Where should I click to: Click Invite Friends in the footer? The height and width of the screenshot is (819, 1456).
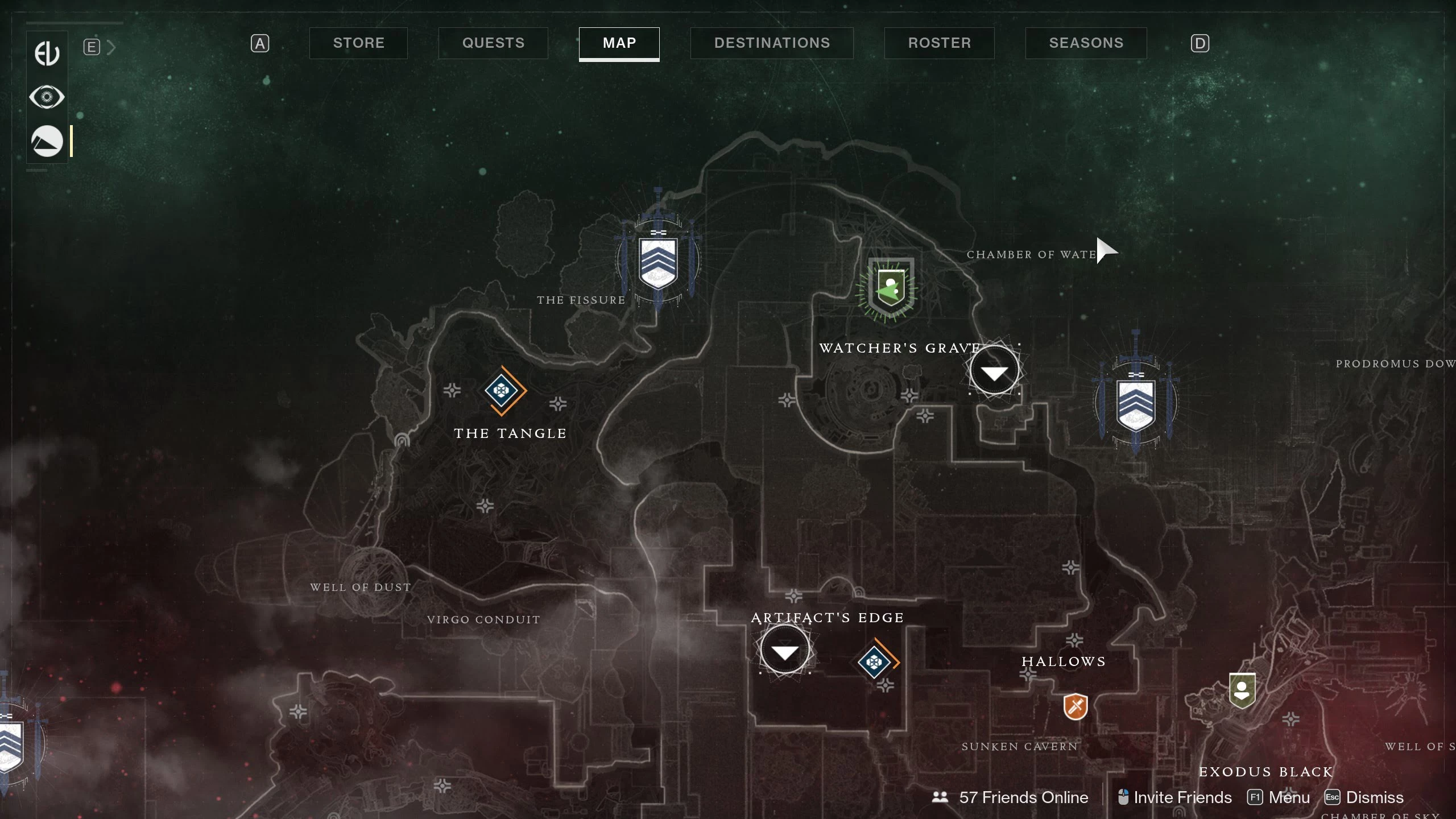[1175, 797]
